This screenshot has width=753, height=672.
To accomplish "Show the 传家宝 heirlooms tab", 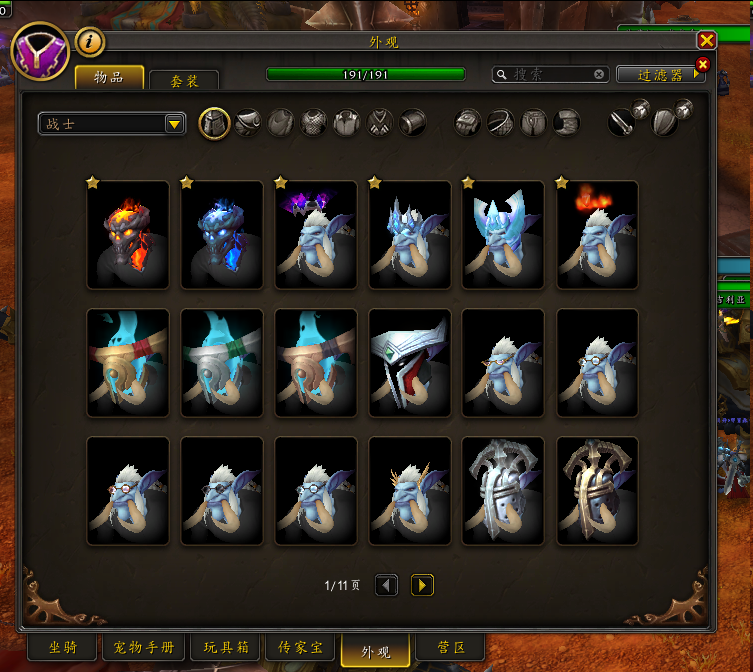I will (x=300, y=648).
